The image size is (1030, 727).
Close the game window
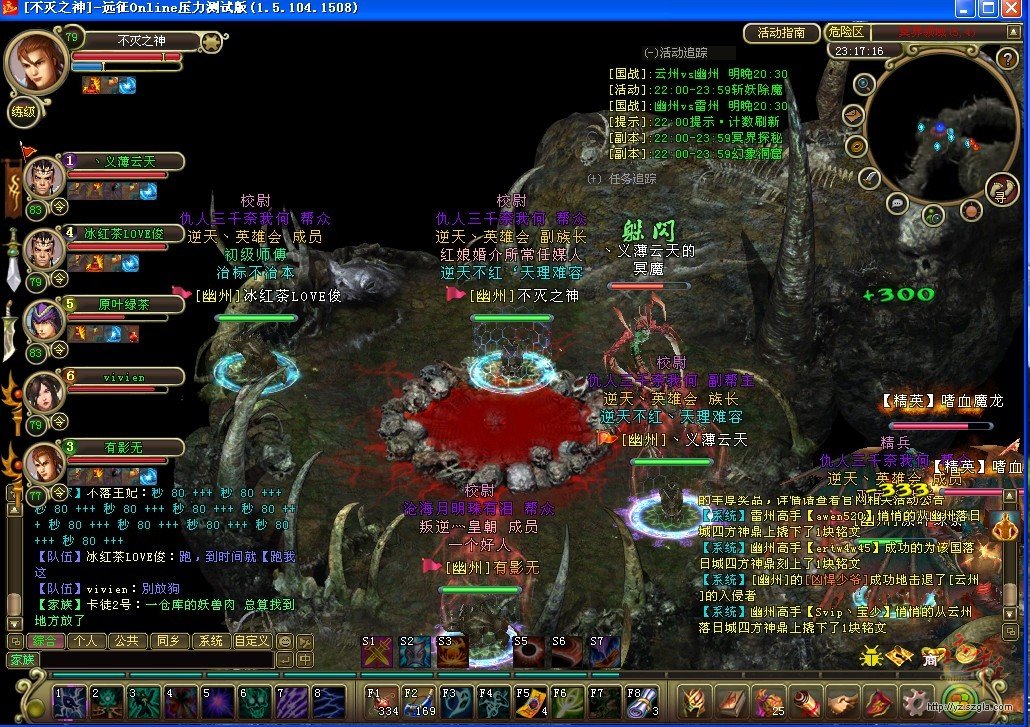tap(1014, 9)
